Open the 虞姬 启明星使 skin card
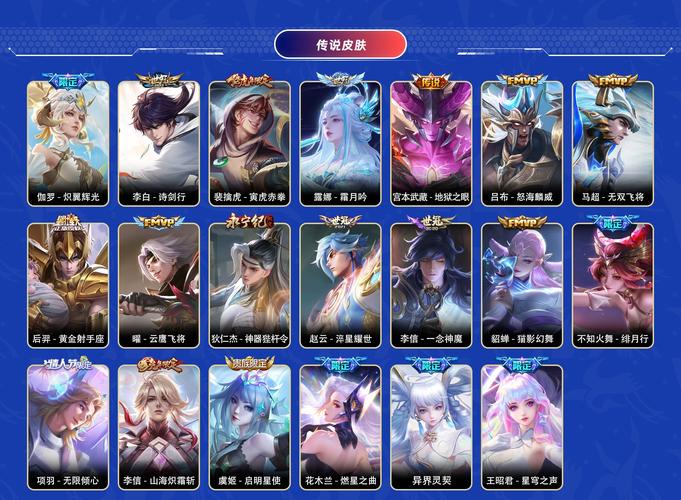Viewport: 681px width, 500px height. click(250, 425)
